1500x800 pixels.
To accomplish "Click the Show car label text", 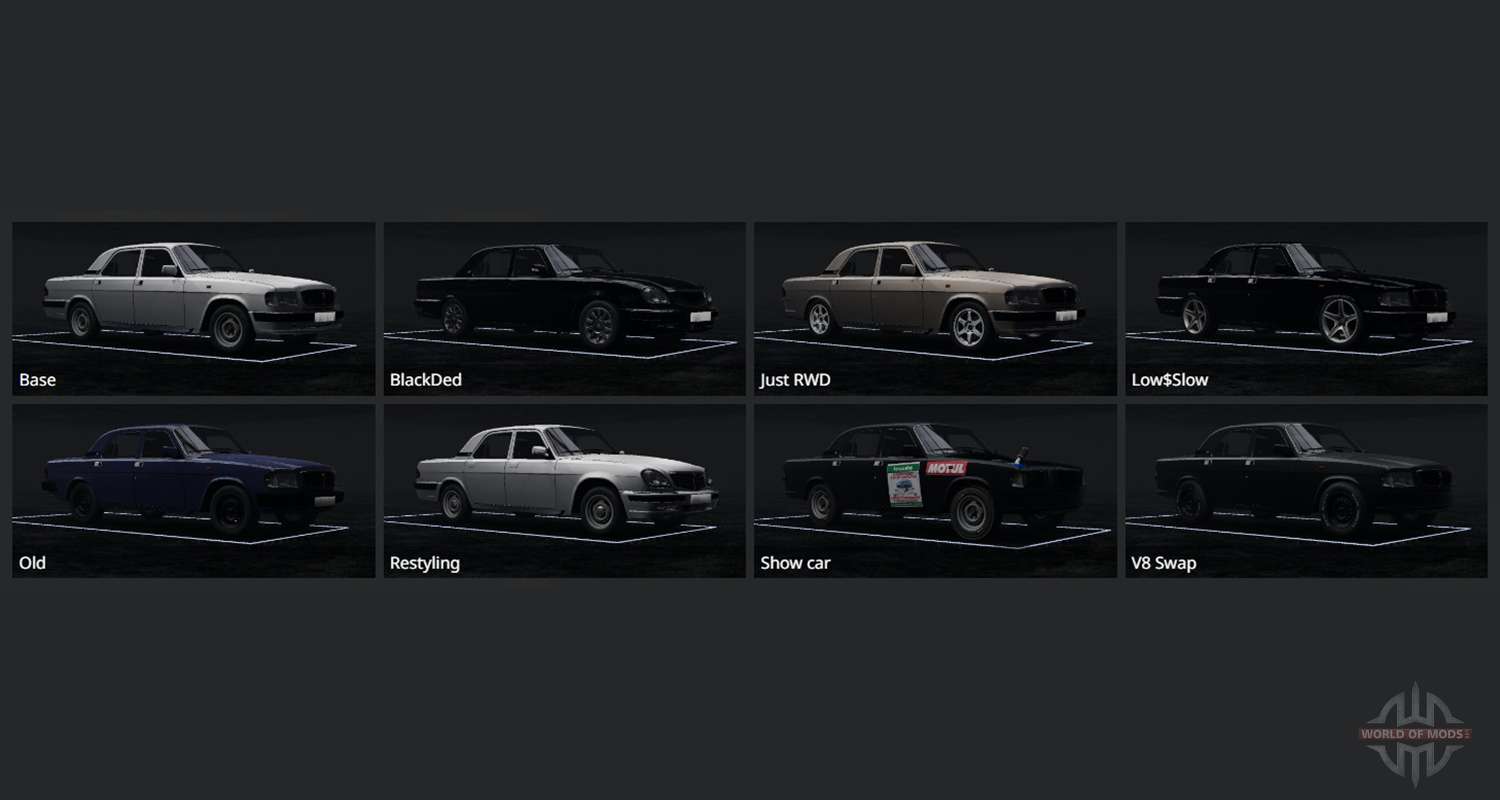I will [x=795, y=562].
